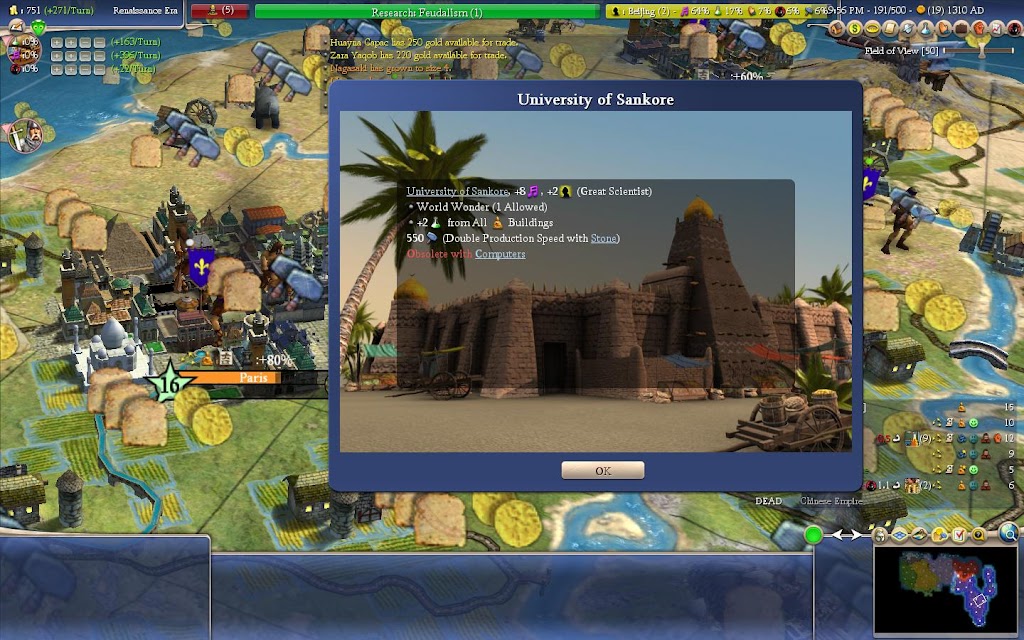This screenshot has height=640, width=1024.
Task: Open the Stone resource link
Action: coord(603,238)
